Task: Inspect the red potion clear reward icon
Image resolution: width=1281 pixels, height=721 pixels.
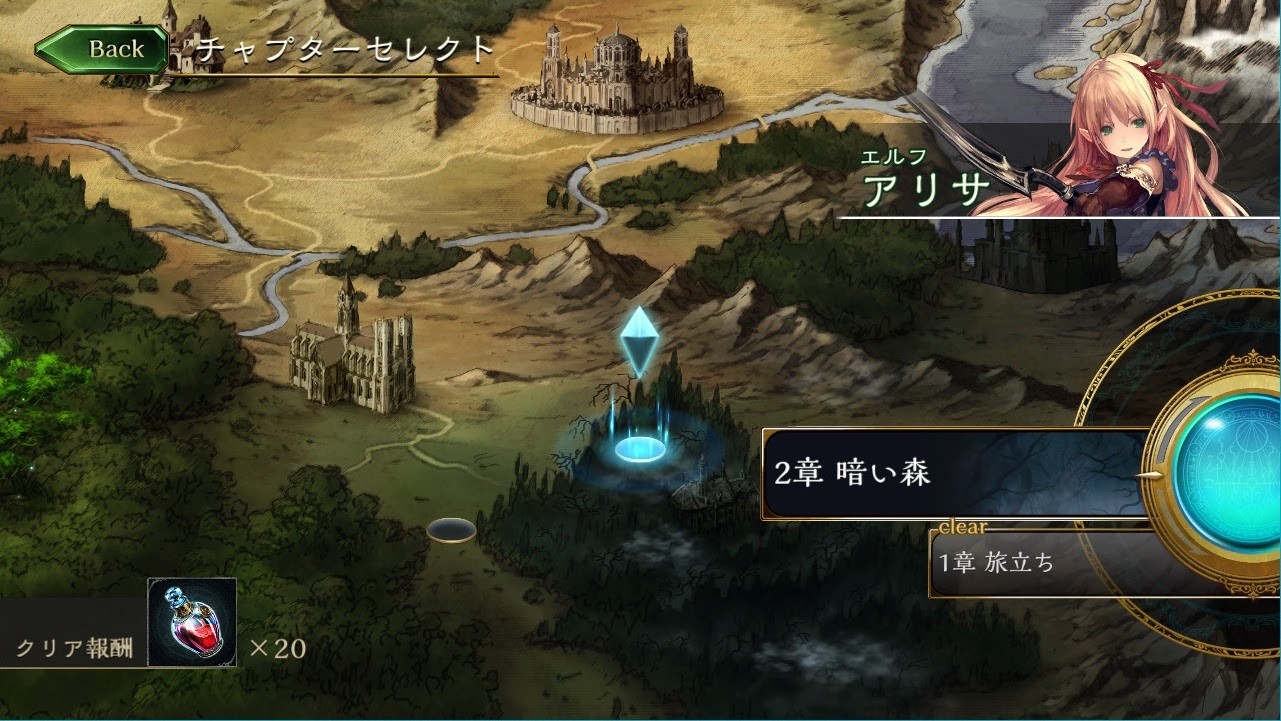Action: pyautogui.click(x=192, y=622)
